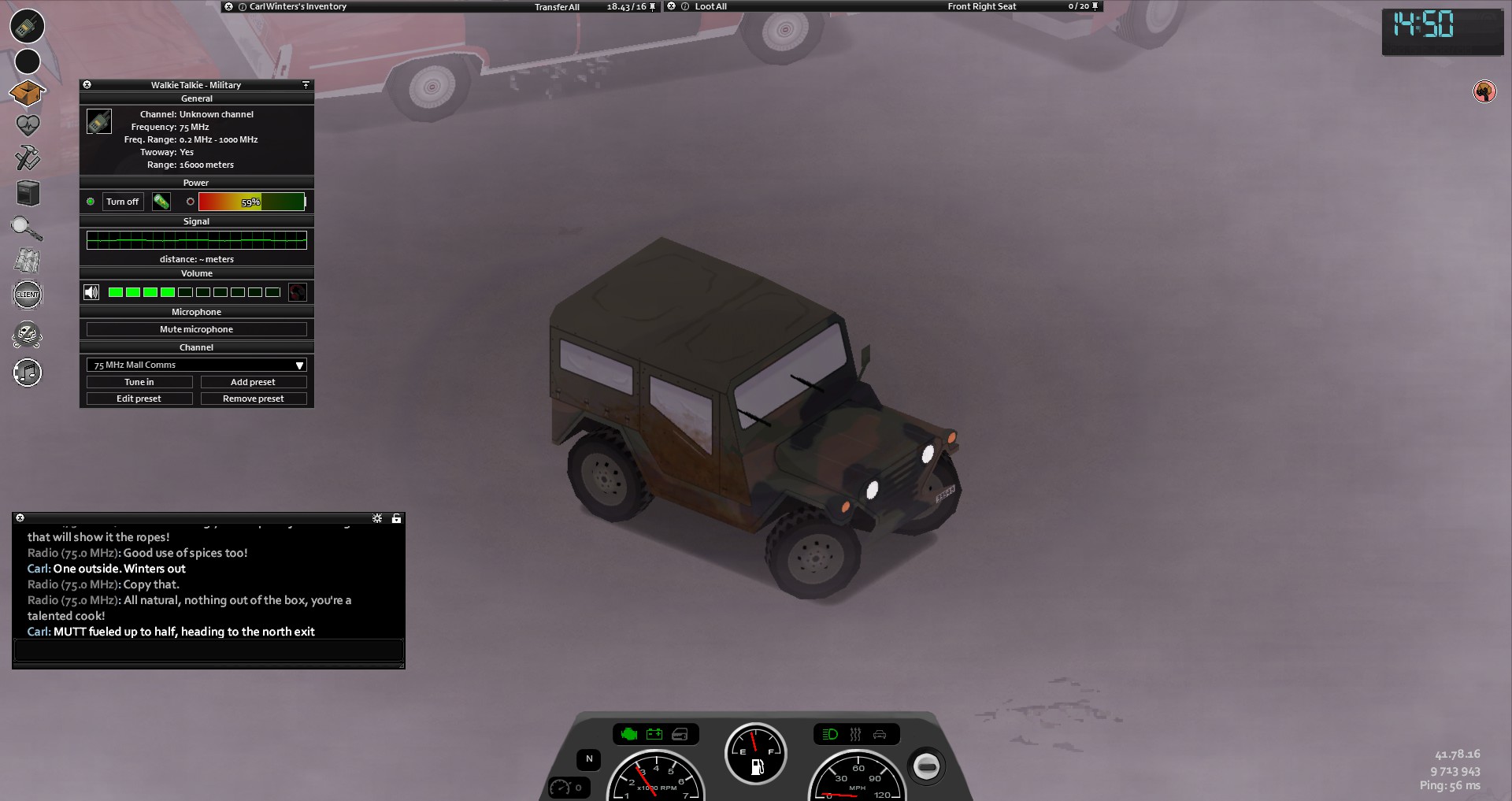This screenshot has height=801, width=1512.
Task: Open the crafting hammer menu
Action: (x=28, y=158)
